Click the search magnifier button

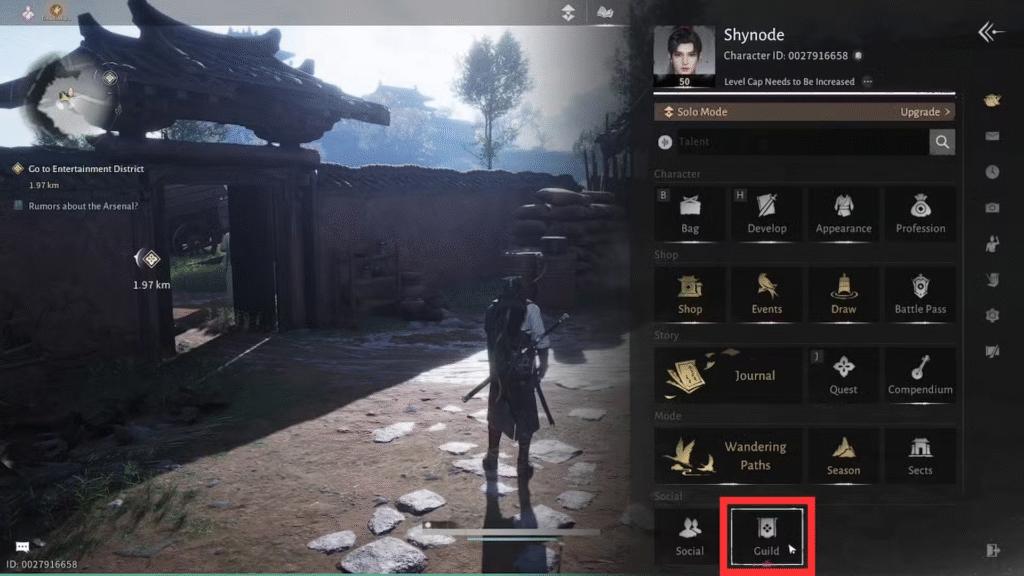(942, 142)
